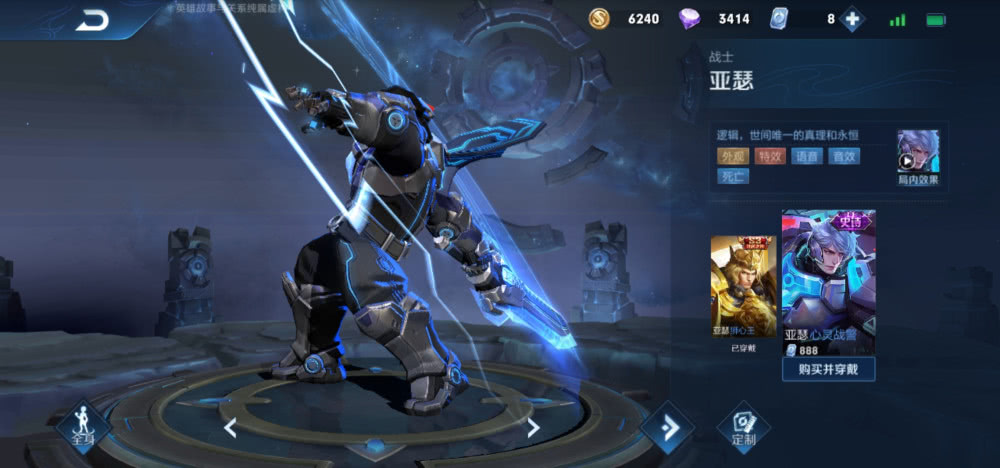Click the diamond arrow icon beside 定制

pos(667,427)
